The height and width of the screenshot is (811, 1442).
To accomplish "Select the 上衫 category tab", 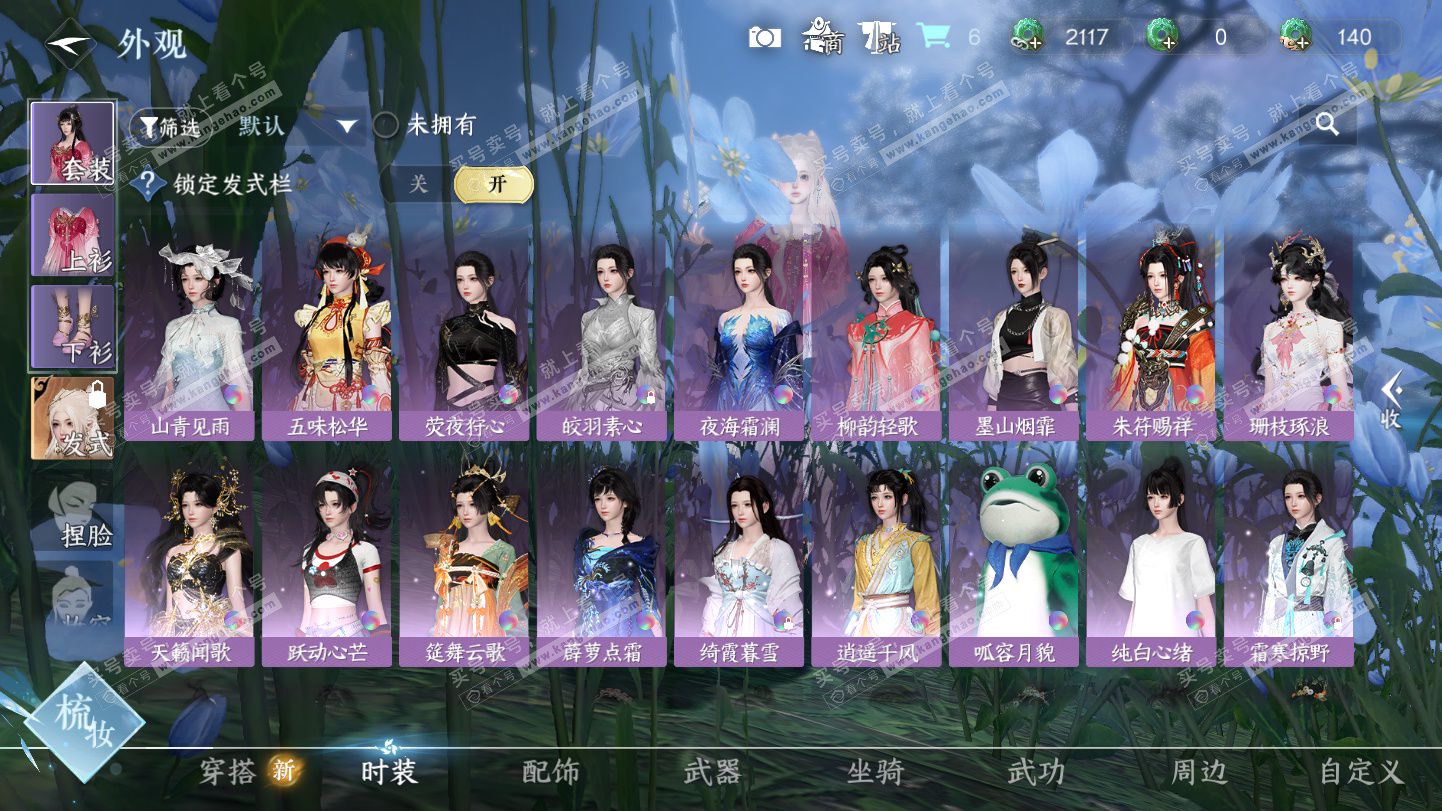I will pyautogui.click(x=73, y=235).
